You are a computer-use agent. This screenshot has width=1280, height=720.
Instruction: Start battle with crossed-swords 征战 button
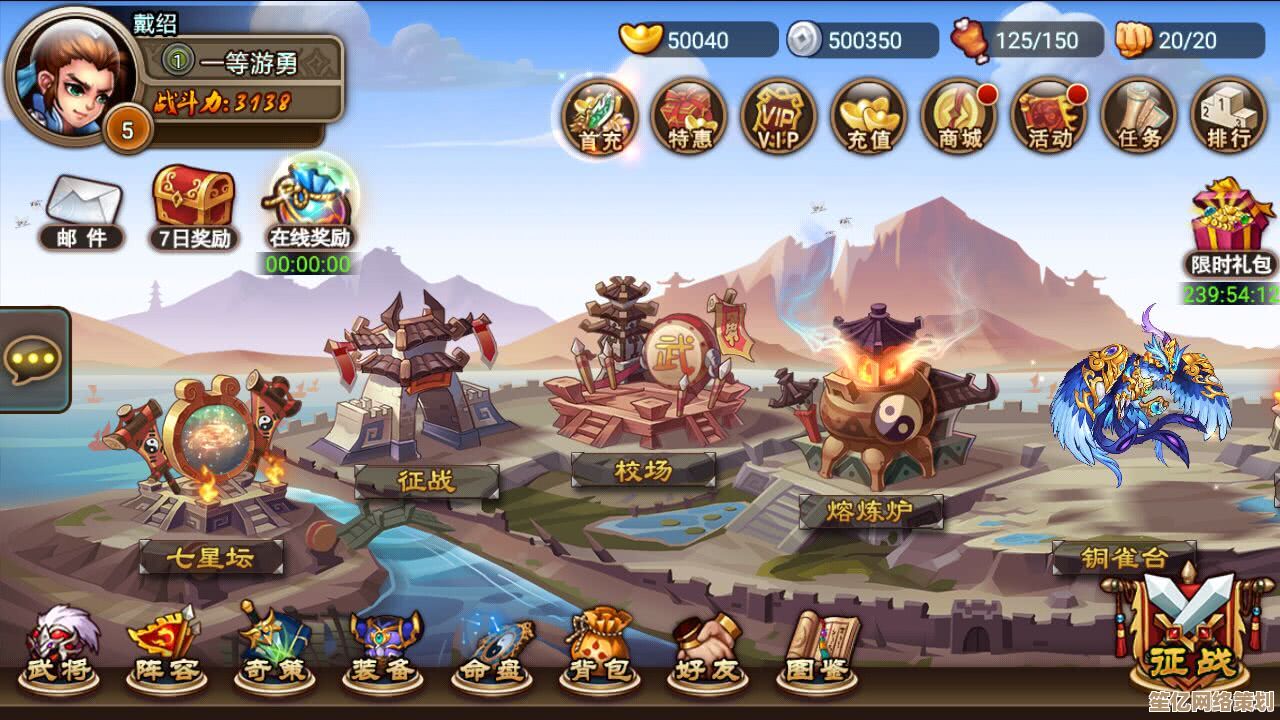tap(1191, 630)
